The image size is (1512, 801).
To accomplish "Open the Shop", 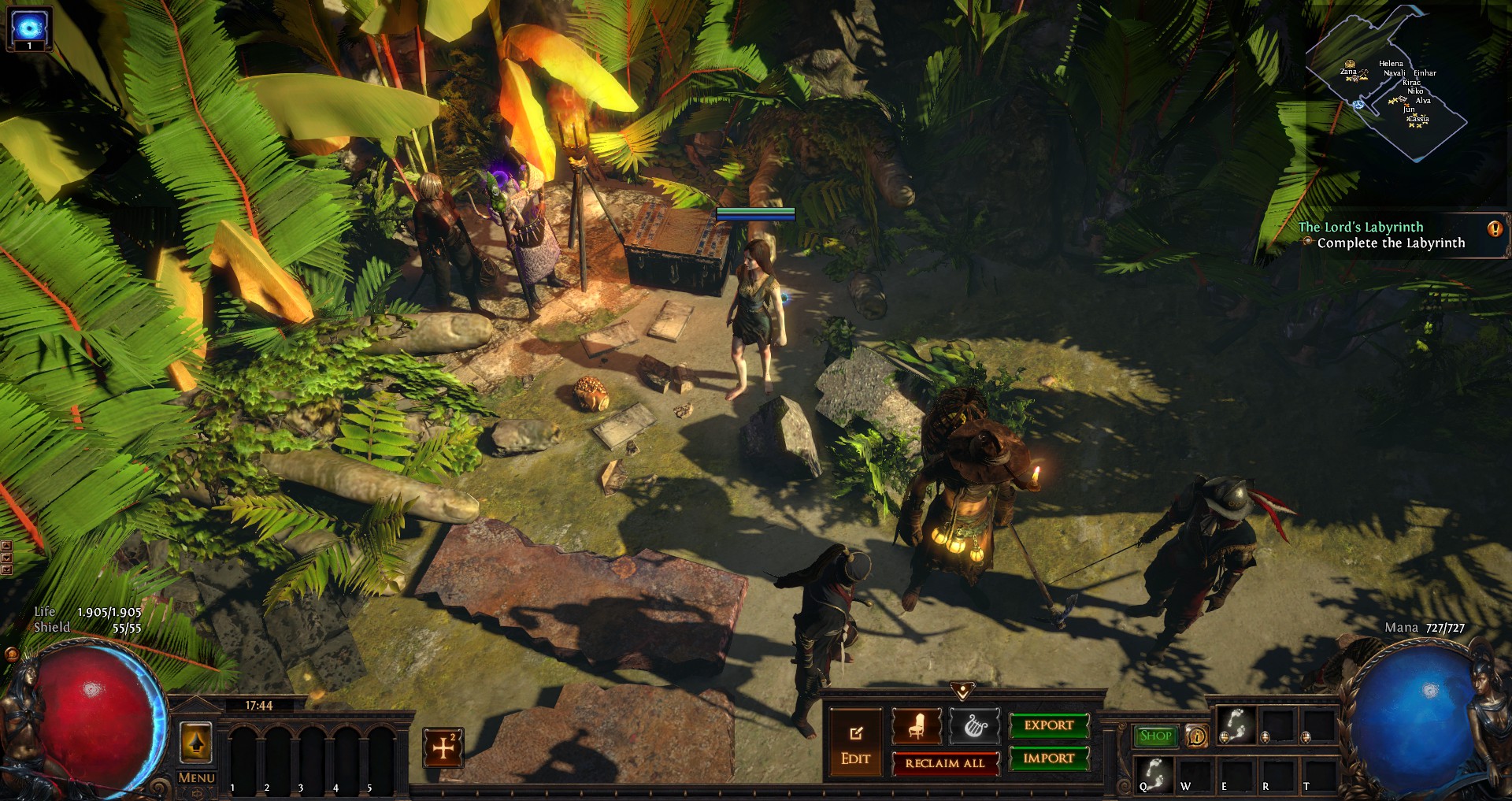I will [1155, 736].
